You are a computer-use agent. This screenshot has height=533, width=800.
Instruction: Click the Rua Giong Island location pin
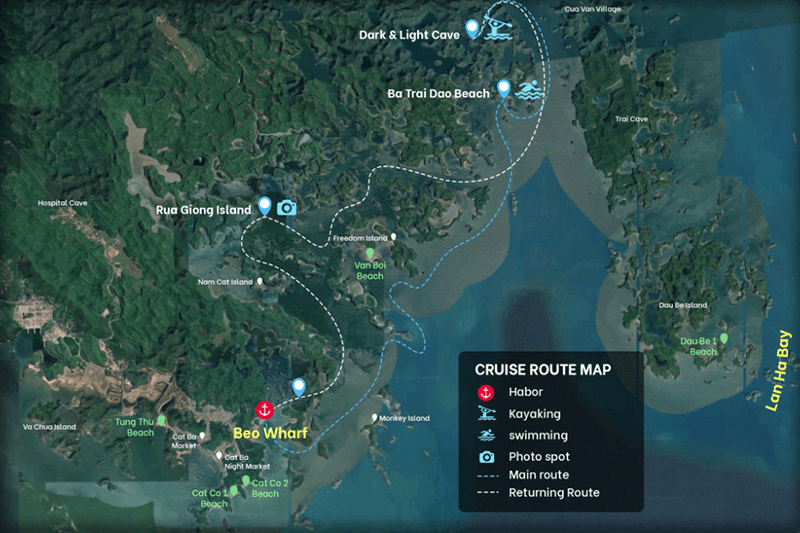pyautogui.click(x=265, y=206)
